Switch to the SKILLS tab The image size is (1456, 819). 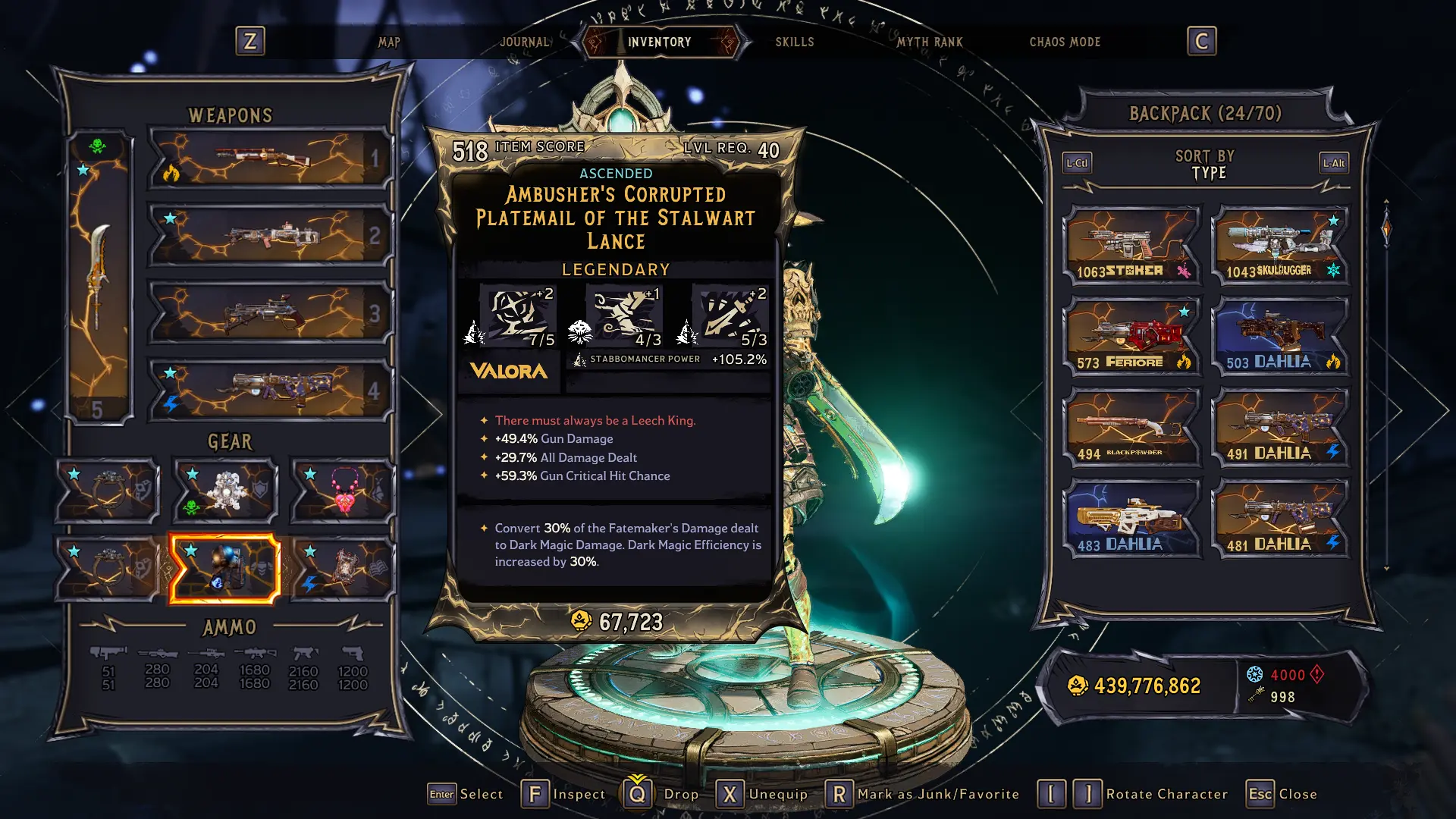point(794,42)
